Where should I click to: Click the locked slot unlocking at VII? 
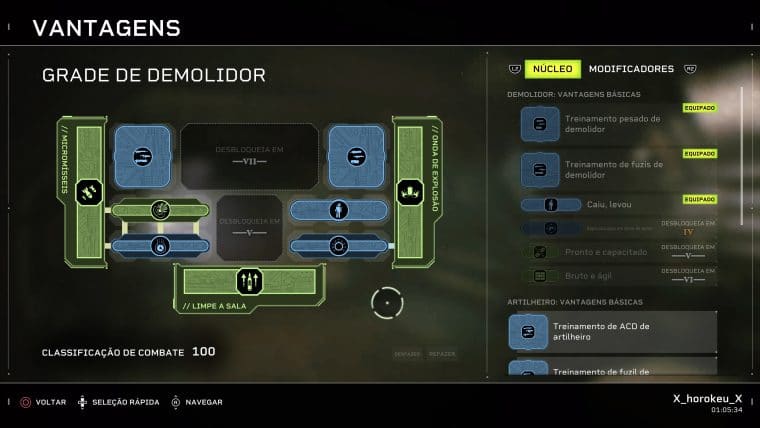coord(250,155)
